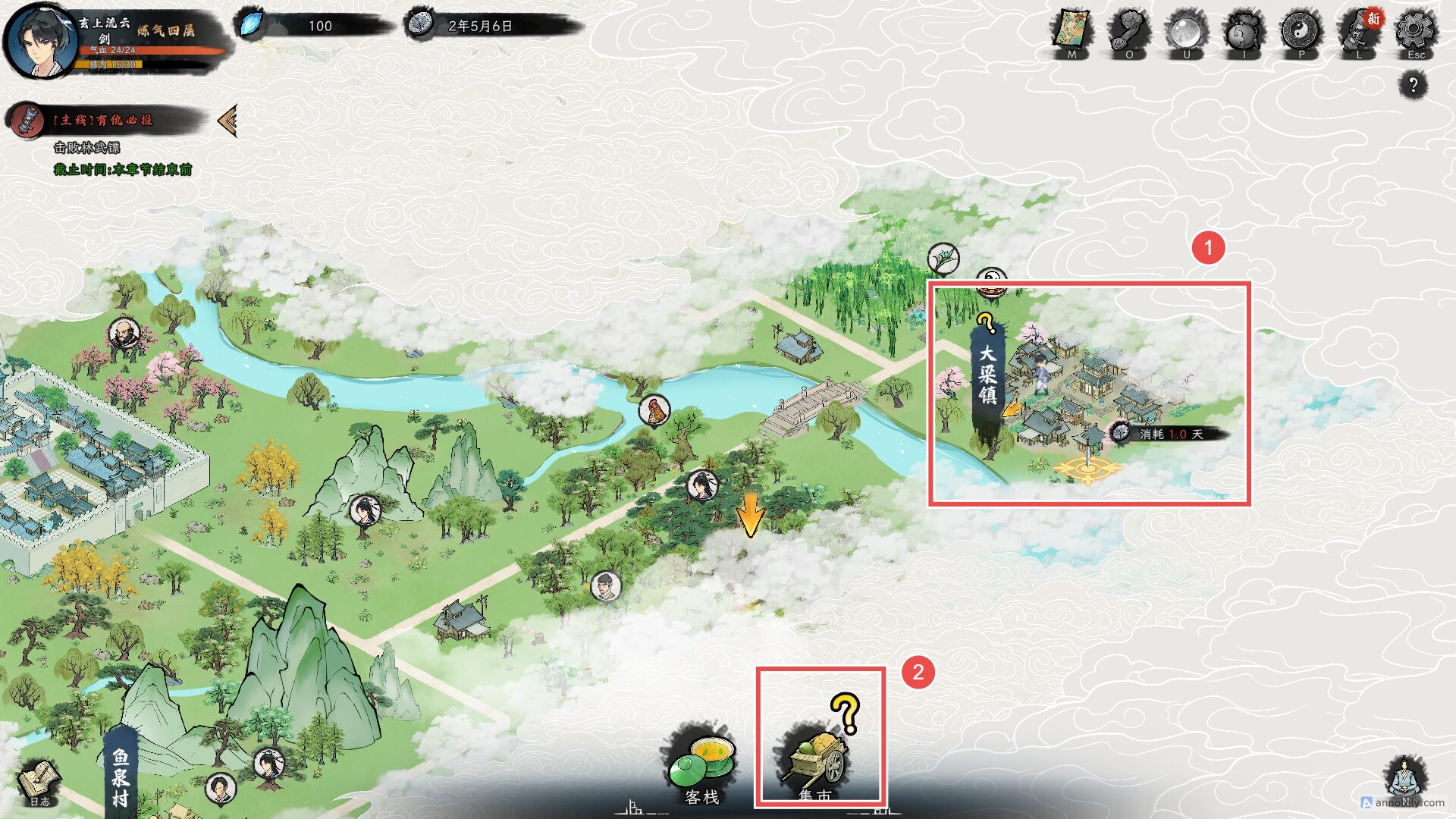This screenshot has height=819, width=1456.
Task: Select the main quest 有仇必报 tracker
Action: point(102,120)
